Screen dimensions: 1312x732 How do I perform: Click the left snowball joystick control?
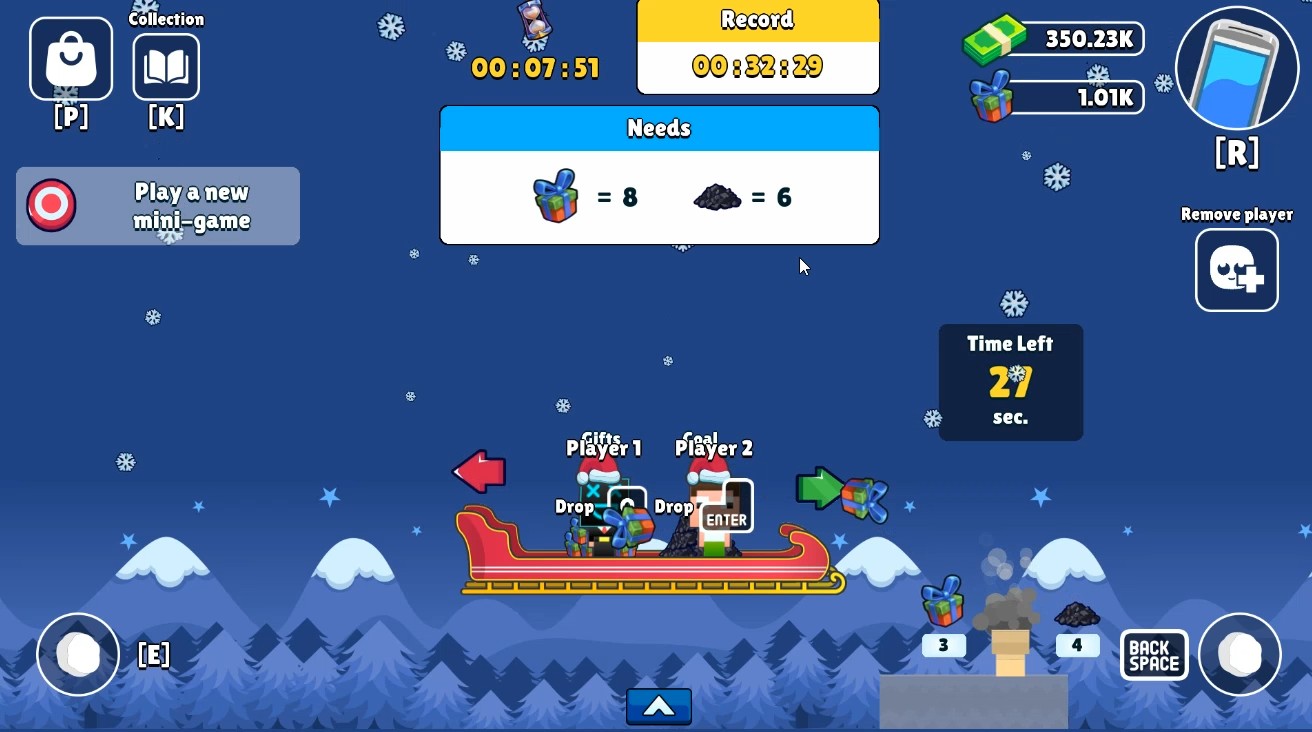[x=78, y=655]
